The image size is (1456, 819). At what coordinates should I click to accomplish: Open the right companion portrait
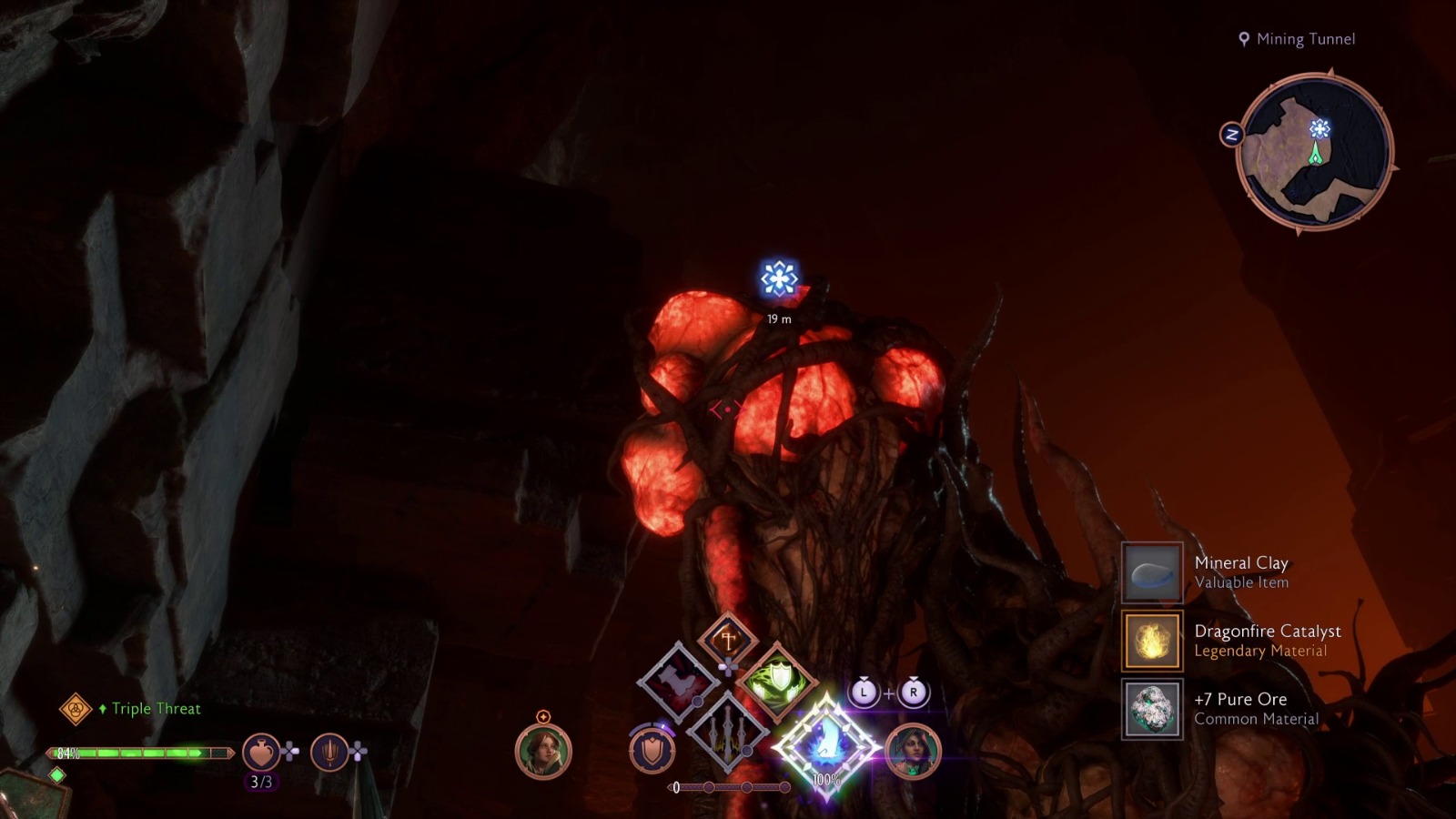click(x=911, y=753)
